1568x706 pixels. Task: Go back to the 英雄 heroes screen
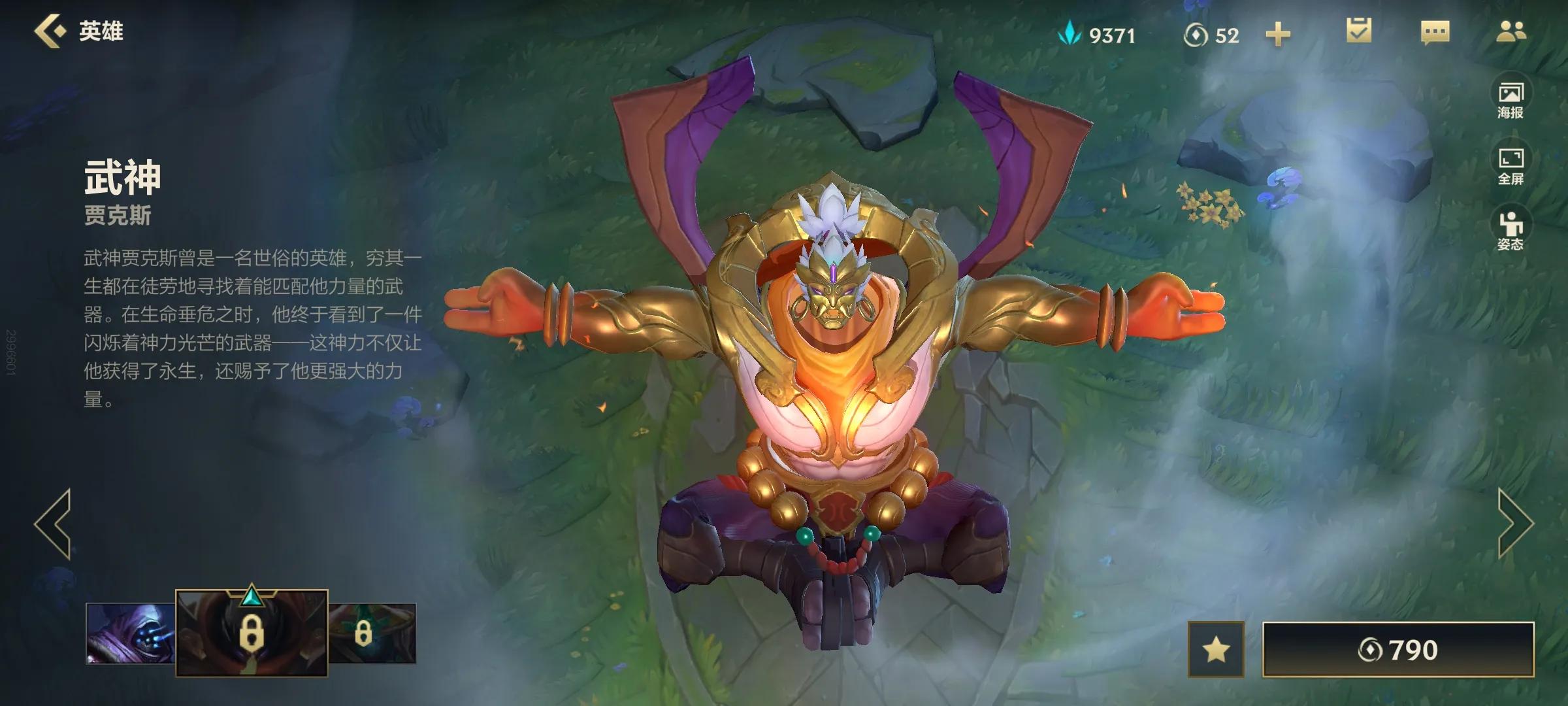coord(78,31)
